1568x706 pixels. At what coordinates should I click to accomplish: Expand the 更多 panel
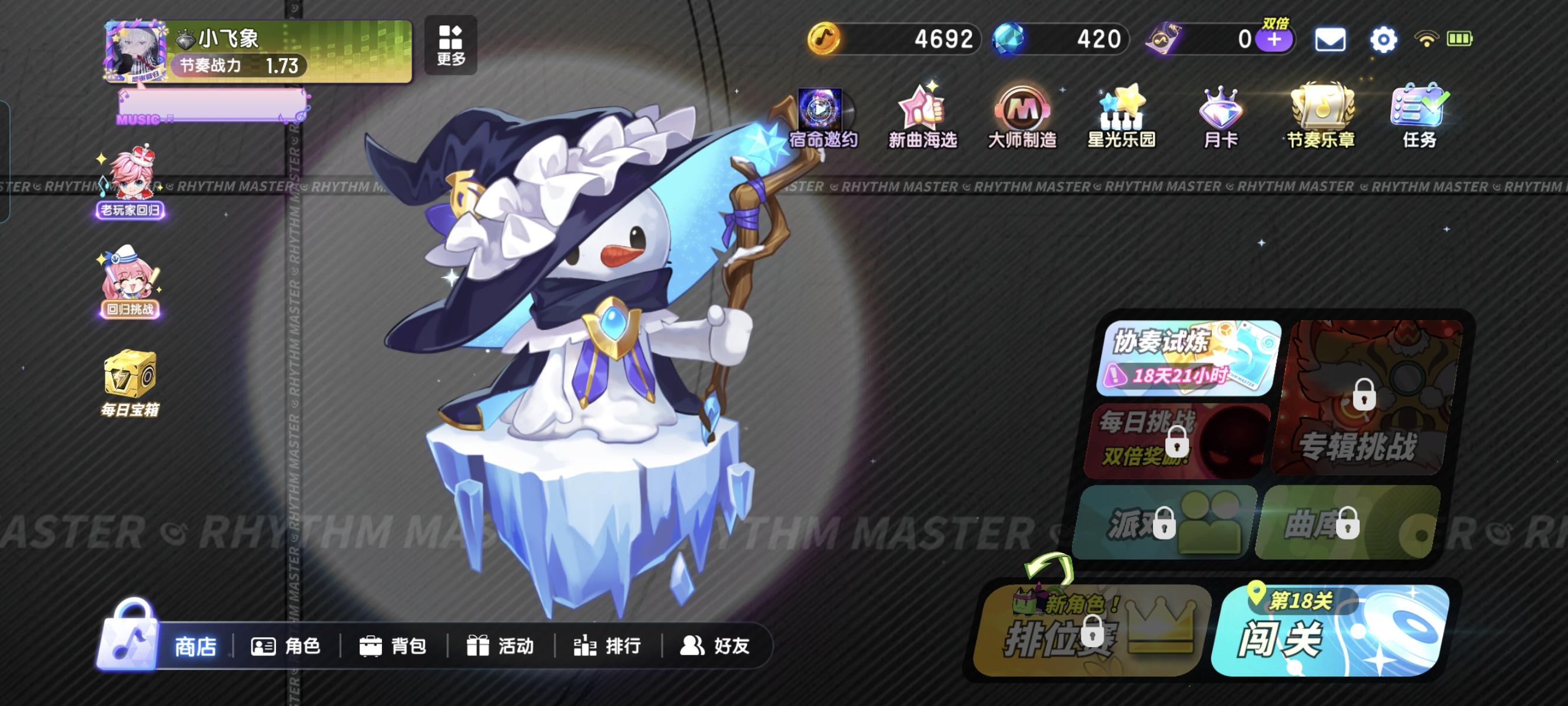(450, 46)
